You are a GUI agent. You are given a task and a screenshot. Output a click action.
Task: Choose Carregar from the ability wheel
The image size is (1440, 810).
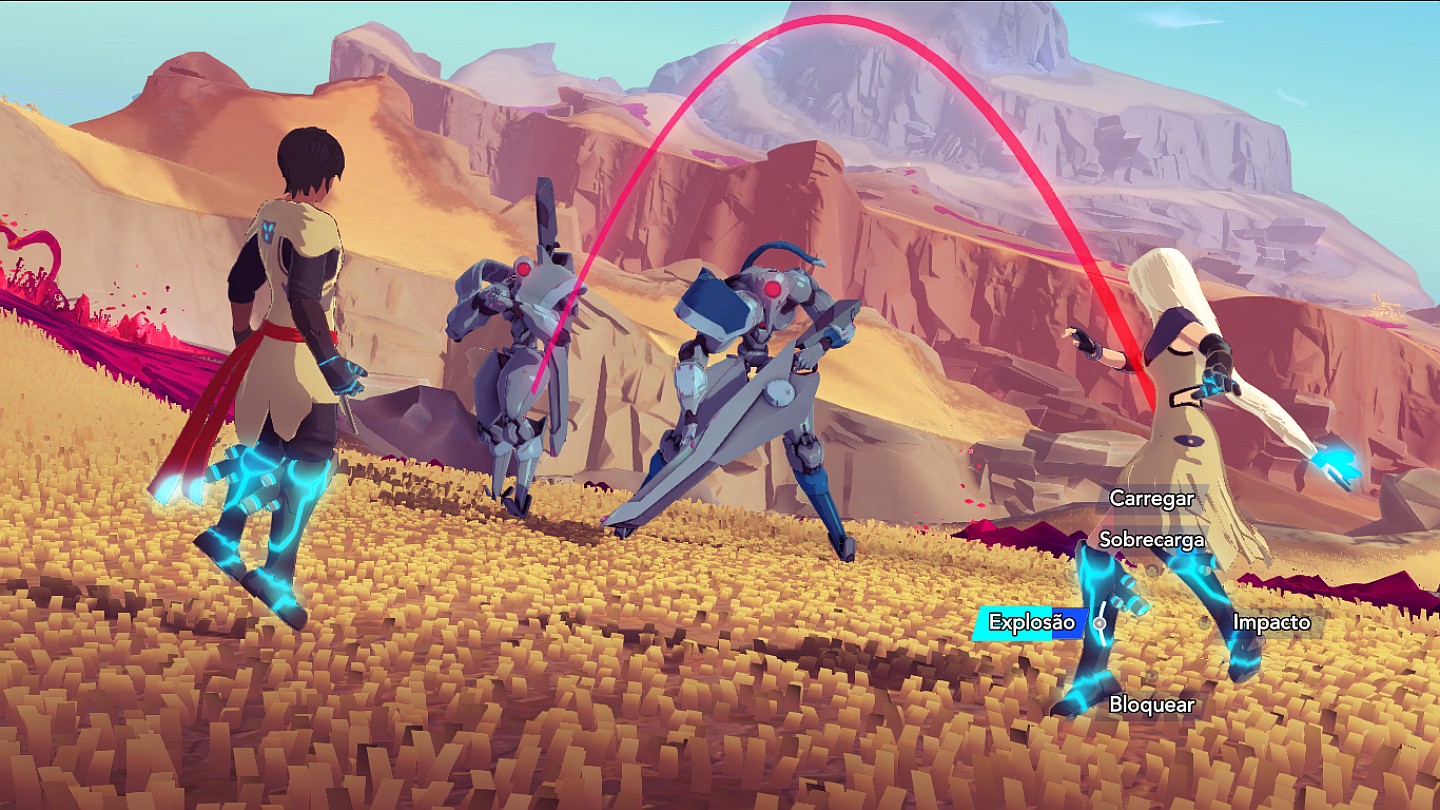pyautogui.click(x=1153, y=496)
